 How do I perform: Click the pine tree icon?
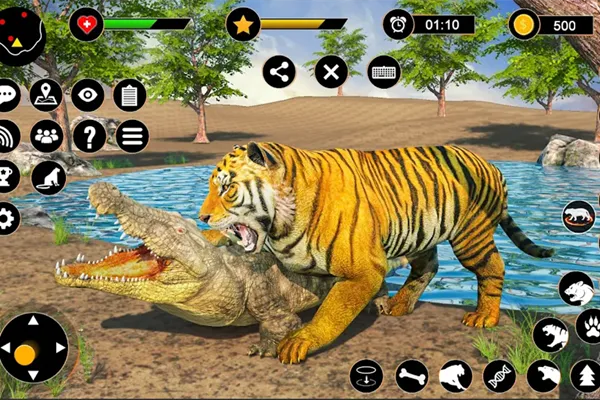click(x=586, y=376)
